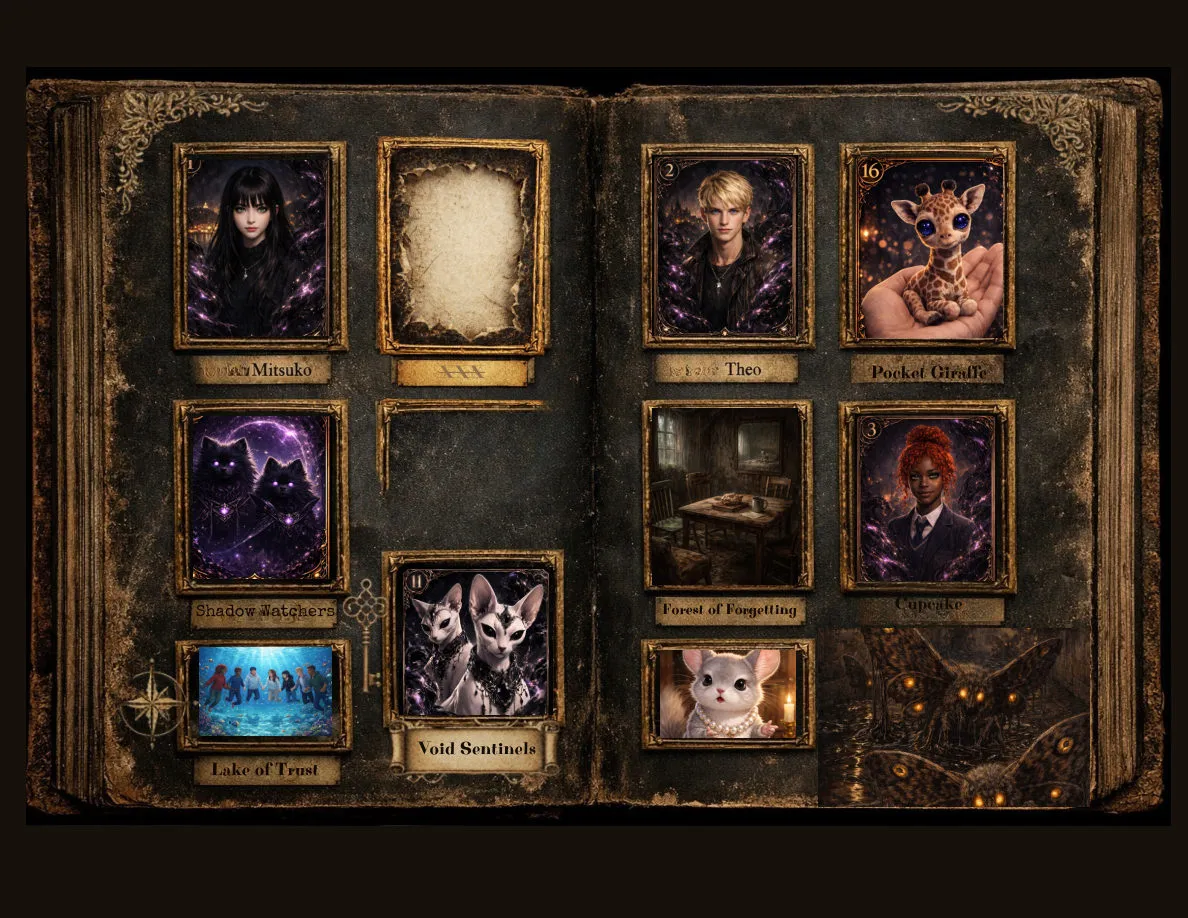Screen dimensions: 1188x918
Task: Choose the Pocket Giraffe card
Action: [x=927, y=246]
